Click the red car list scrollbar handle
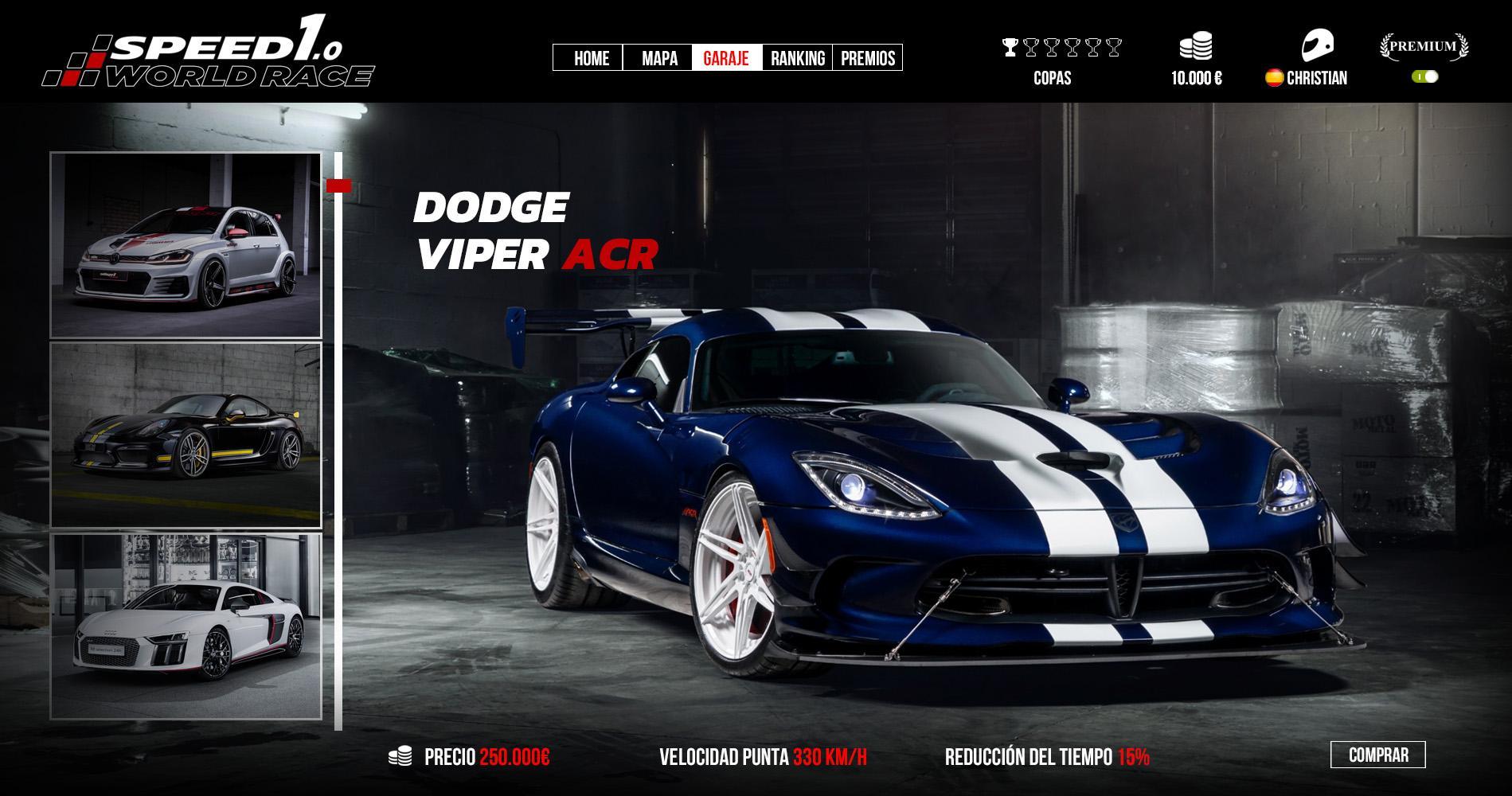 [338, 186]
